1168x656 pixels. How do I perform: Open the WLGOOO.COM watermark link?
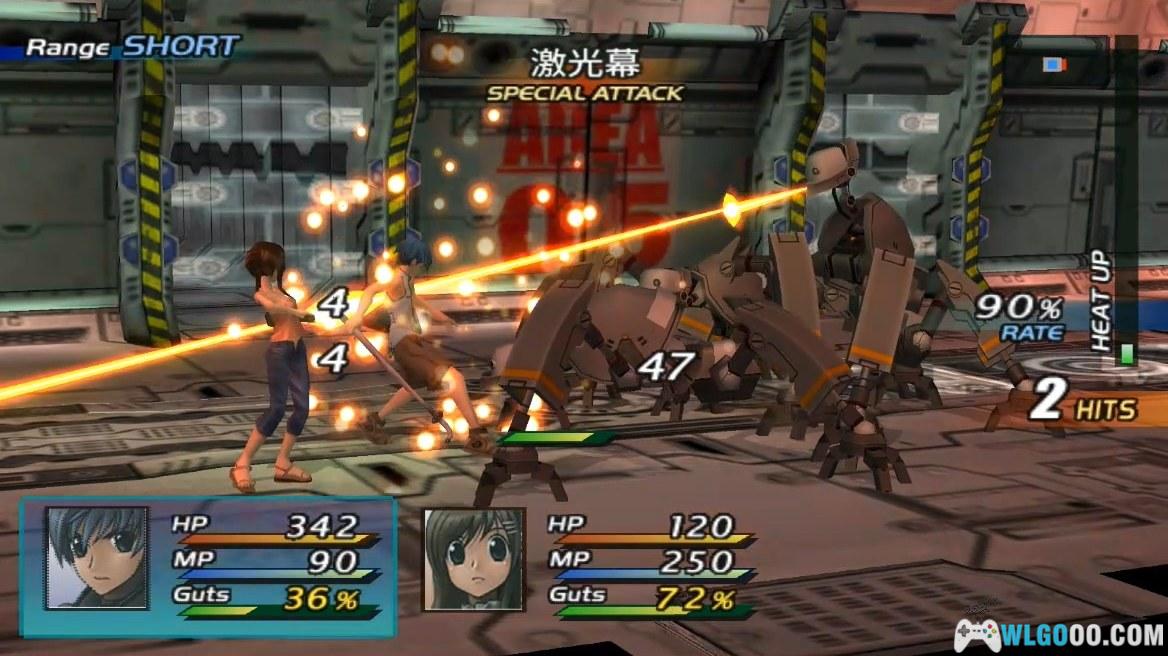[x=1060, y=634]
